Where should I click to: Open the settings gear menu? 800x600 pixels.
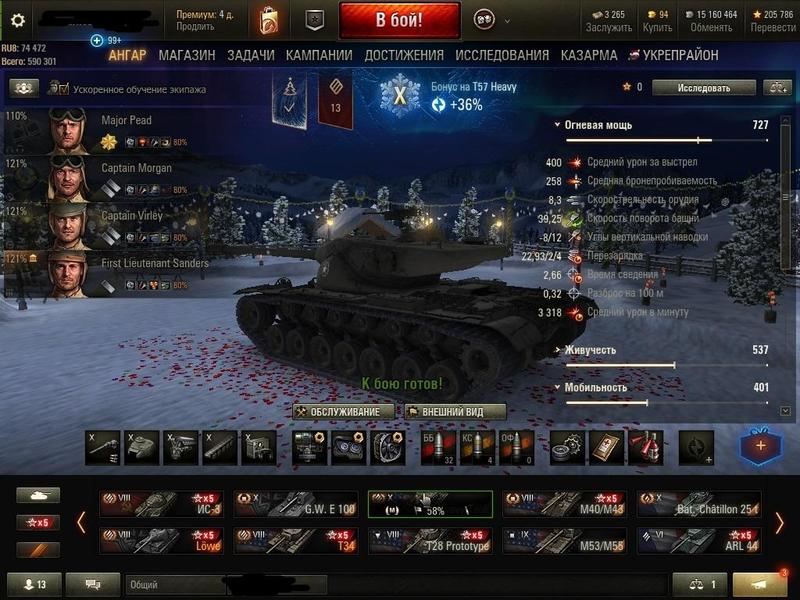click(17, 19)
